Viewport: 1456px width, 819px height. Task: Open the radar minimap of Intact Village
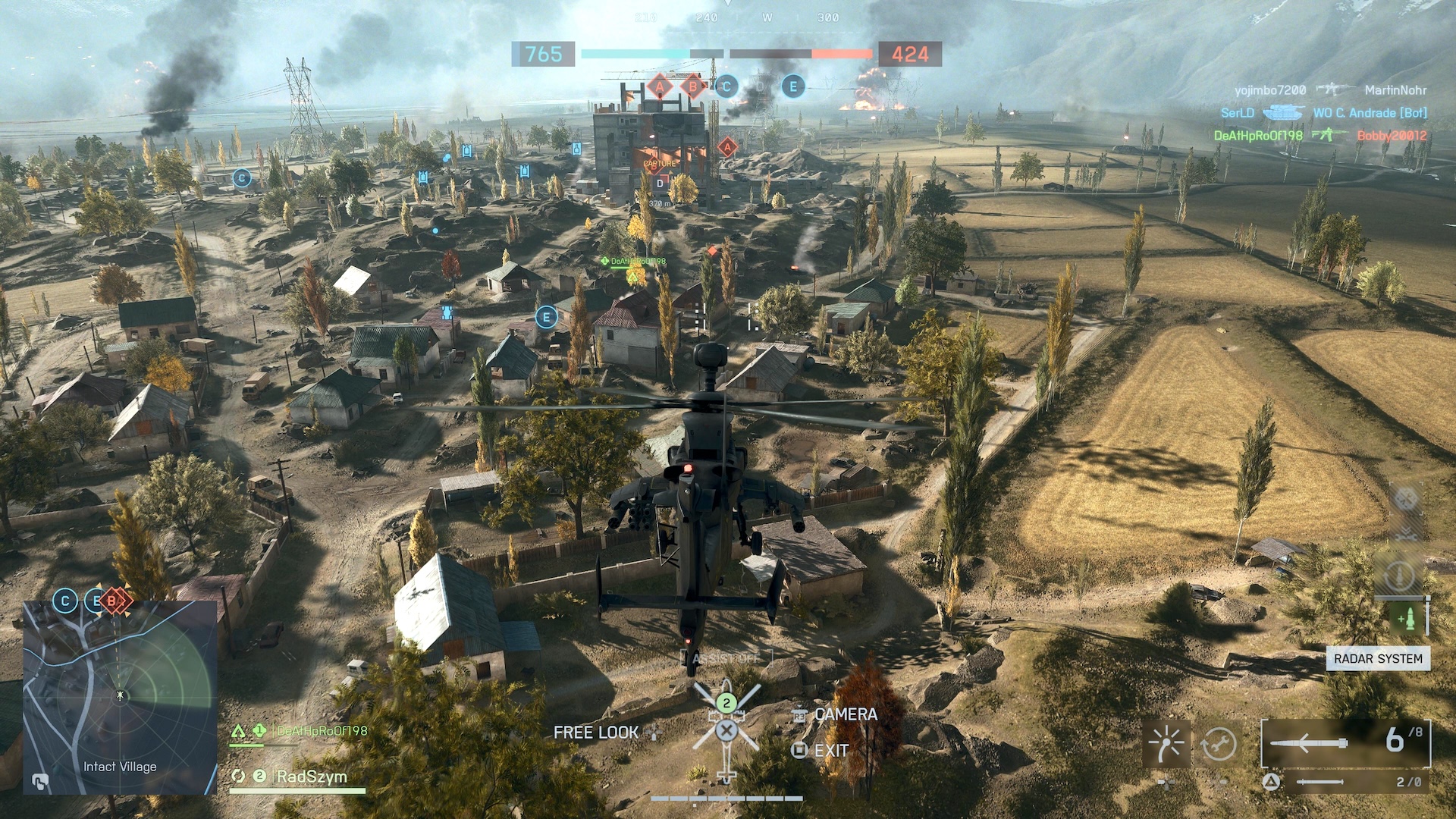pyautogui.click(x=120, y=696)
